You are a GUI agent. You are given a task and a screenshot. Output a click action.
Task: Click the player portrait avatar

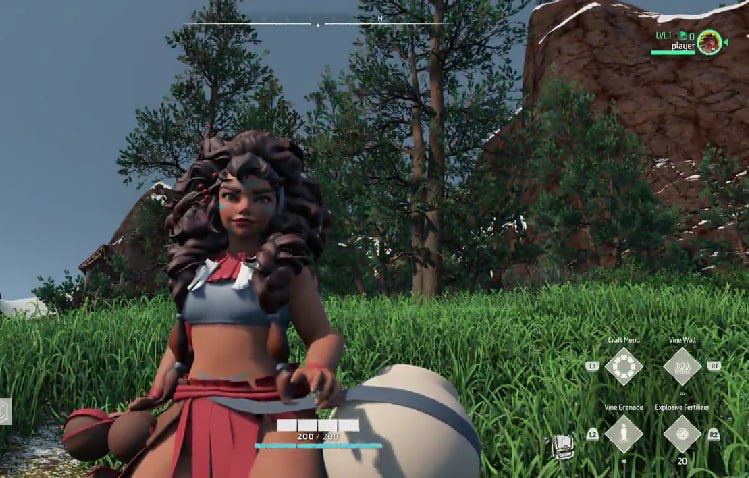[x=710, y=42]
